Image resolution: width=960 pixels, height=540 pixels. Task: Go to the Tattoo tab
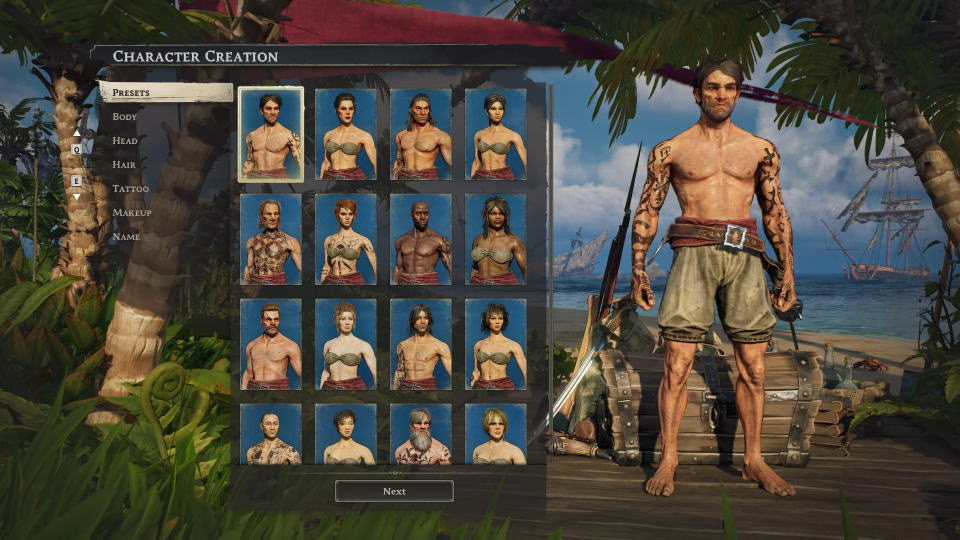tap(131, 189)
